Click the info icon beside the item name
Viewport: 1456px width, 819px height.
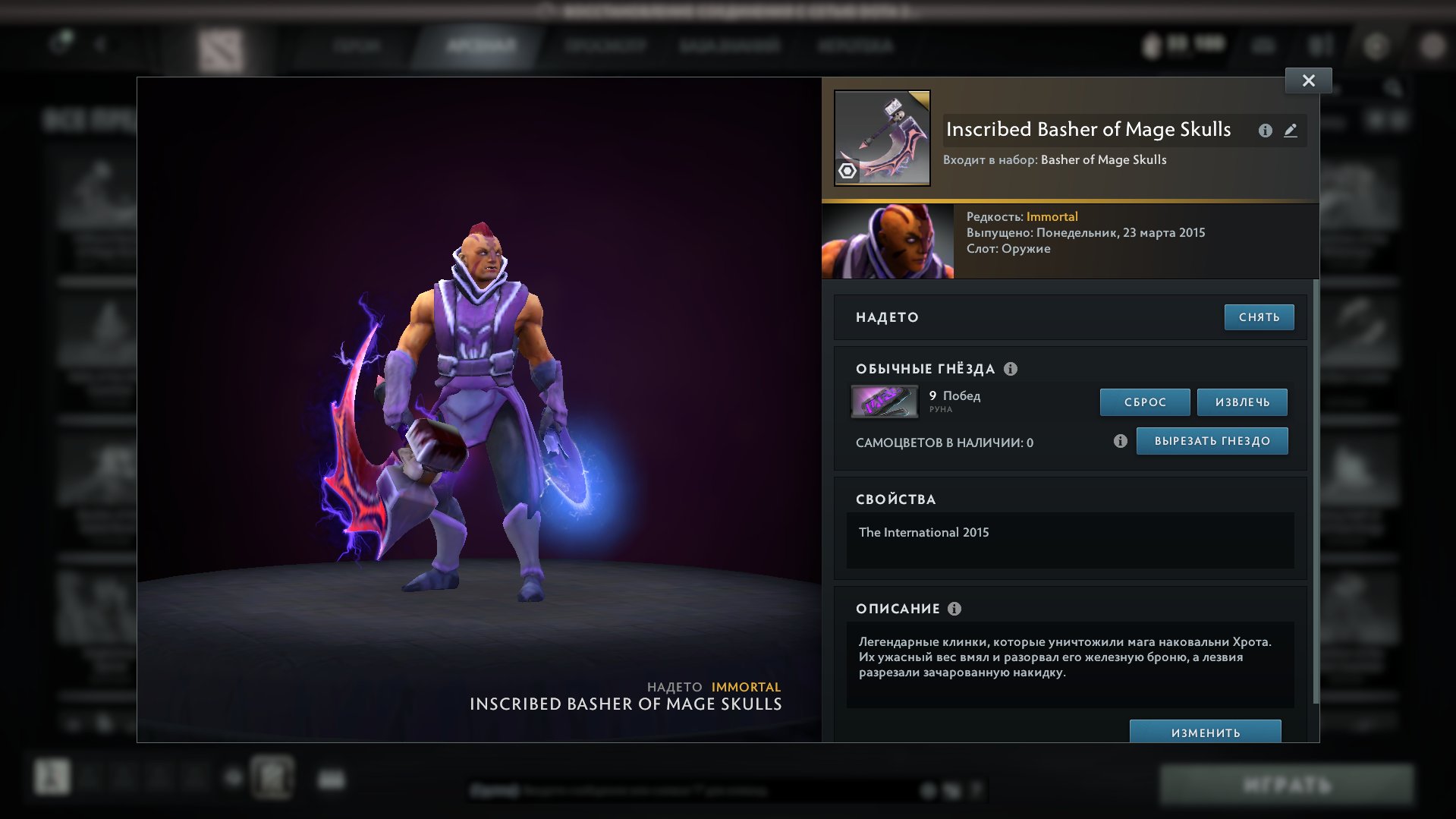tap(1265, 131)
